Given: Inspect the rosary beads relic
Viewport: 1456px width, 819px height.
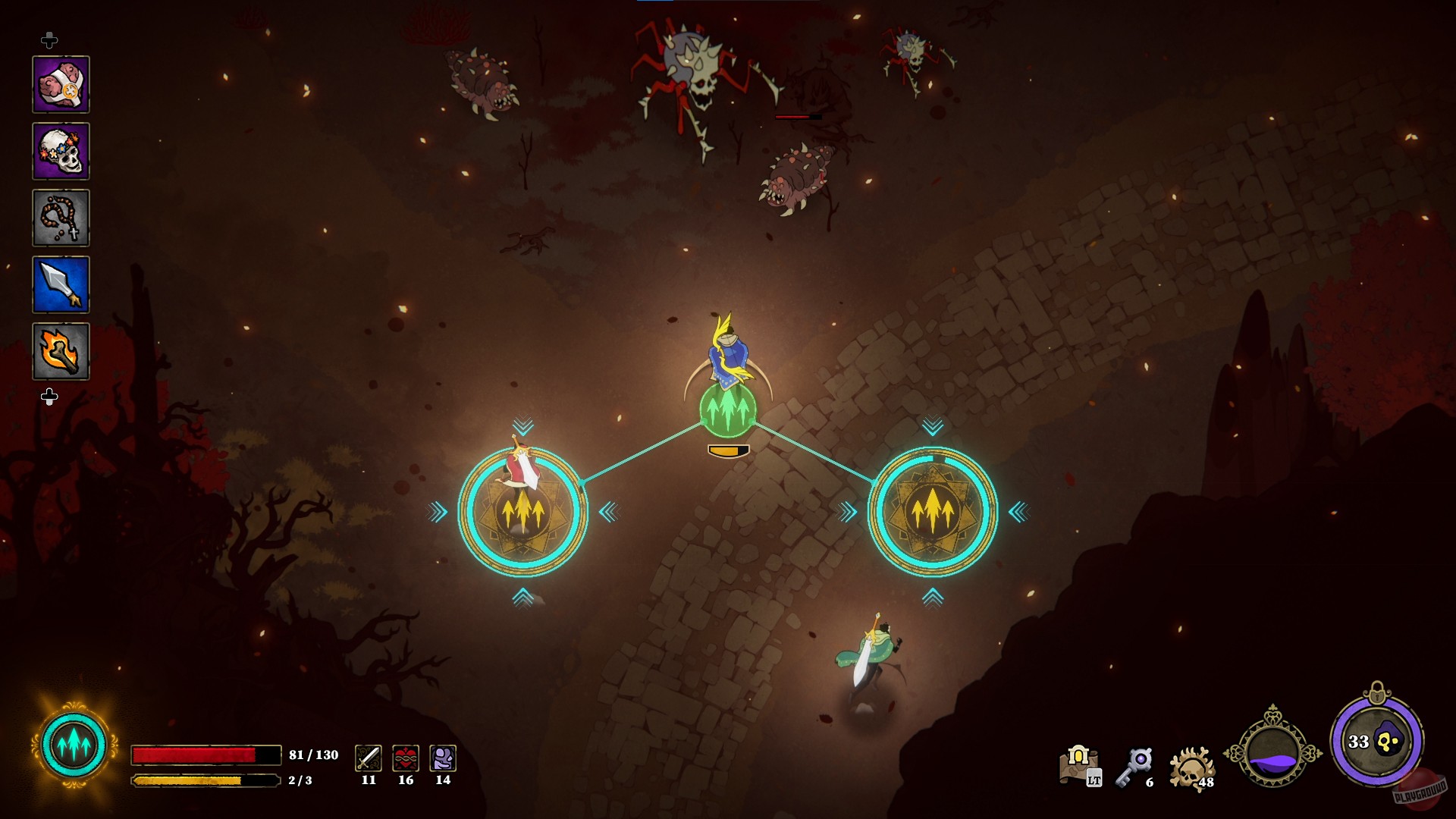Looking at the screenshot, I should [x=61, y=218].
